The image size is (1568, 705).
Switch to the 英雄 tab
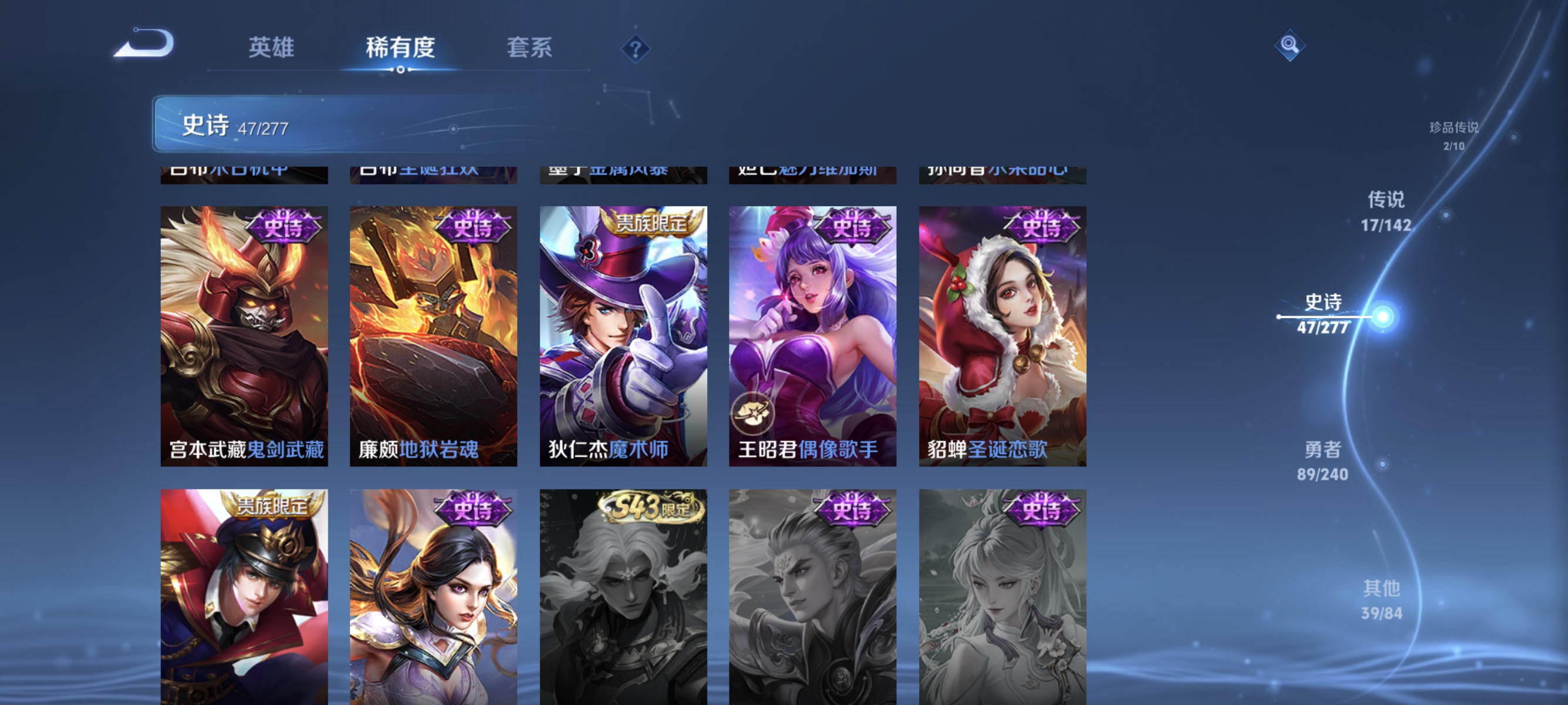pyautogui.click(x=270, y=49)
